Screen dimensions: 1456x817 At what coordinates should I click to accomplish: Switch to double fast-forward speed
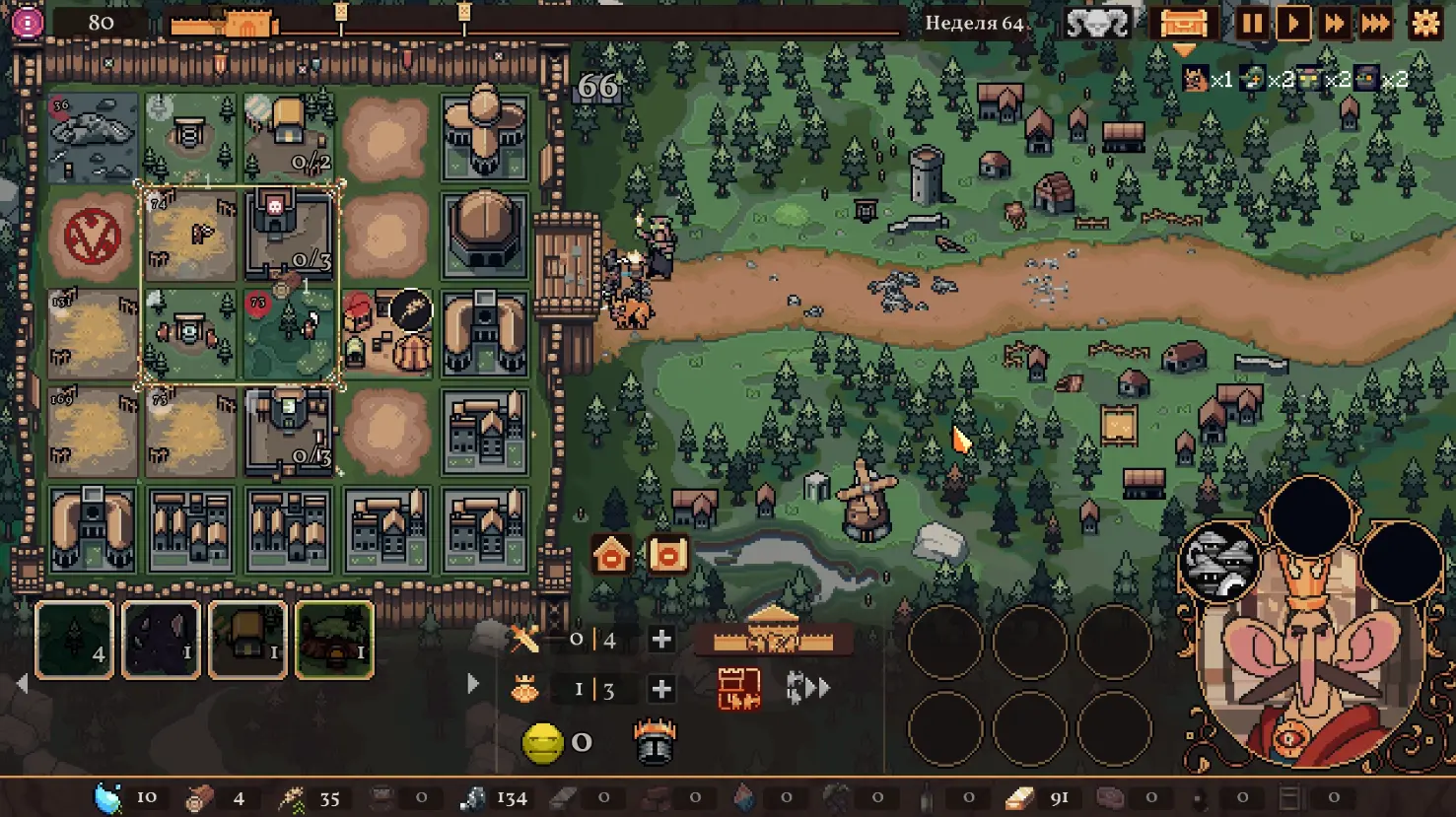tap(1335, 23)
